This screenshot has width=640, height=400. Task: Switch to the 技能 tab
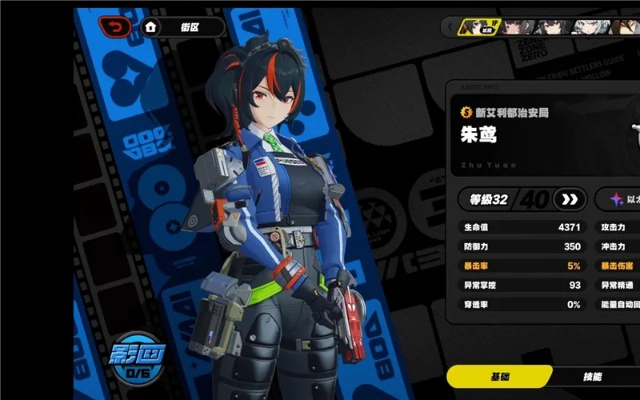(592, 377)
